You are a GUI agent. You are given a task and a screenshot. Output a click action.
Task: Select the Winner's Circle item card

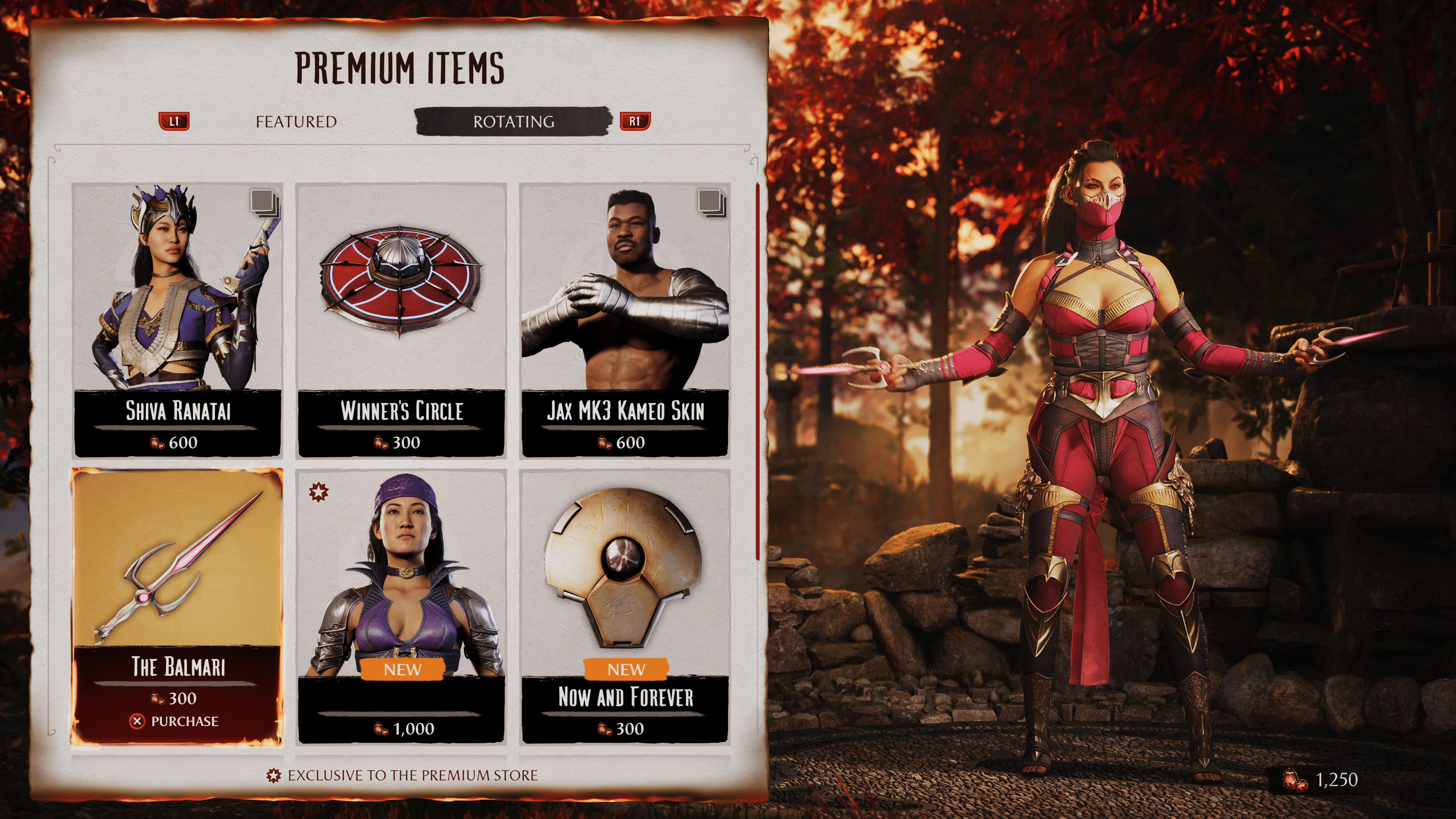tap(401, 319)
